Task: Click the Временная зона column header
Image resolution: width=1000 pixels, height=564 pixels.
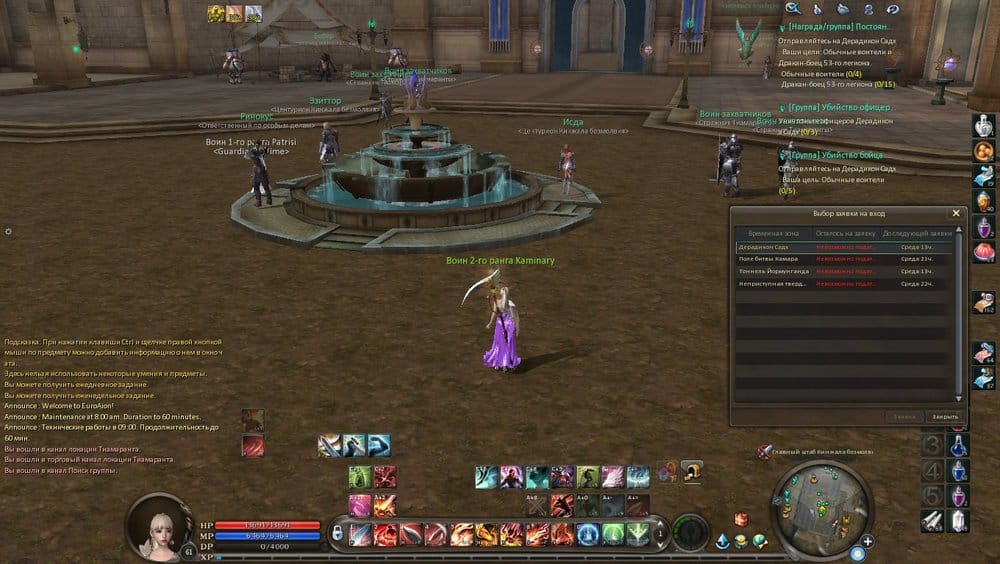Action: point(771,232)
